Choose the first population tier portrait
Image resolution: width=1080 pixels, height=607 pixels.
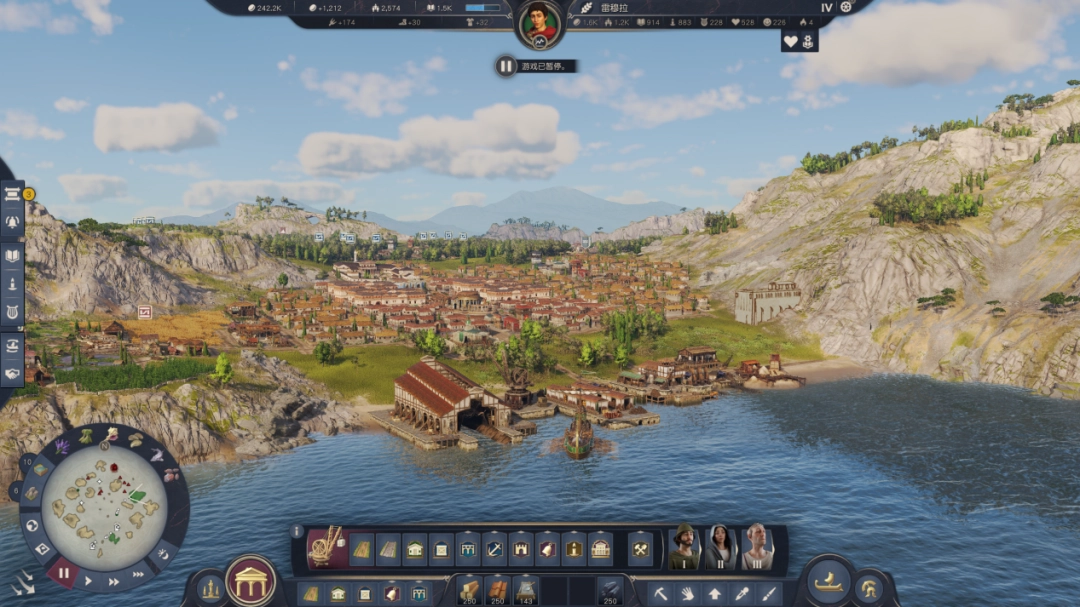[x=684, y=546]
